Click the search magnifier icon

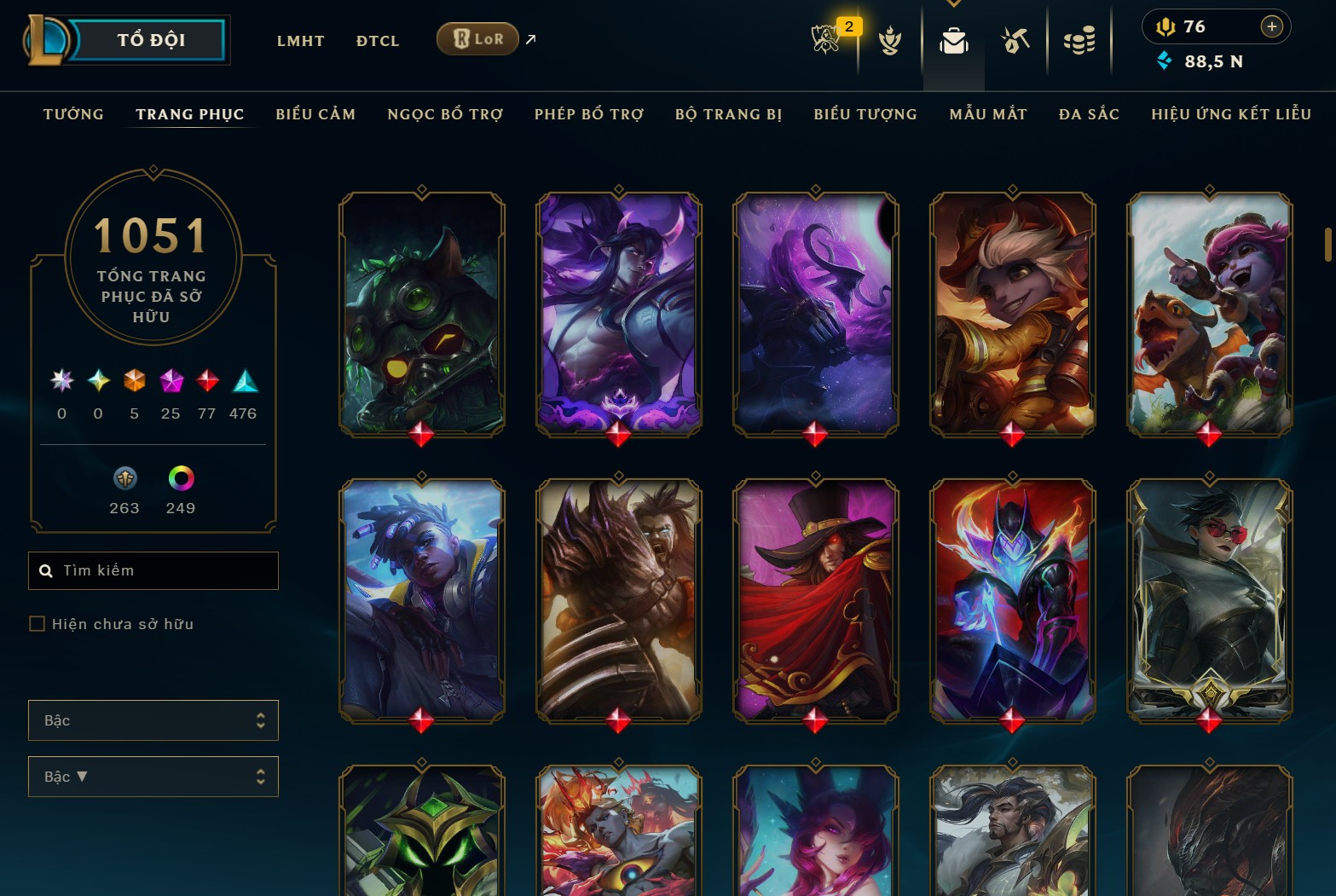click(45, 570)
